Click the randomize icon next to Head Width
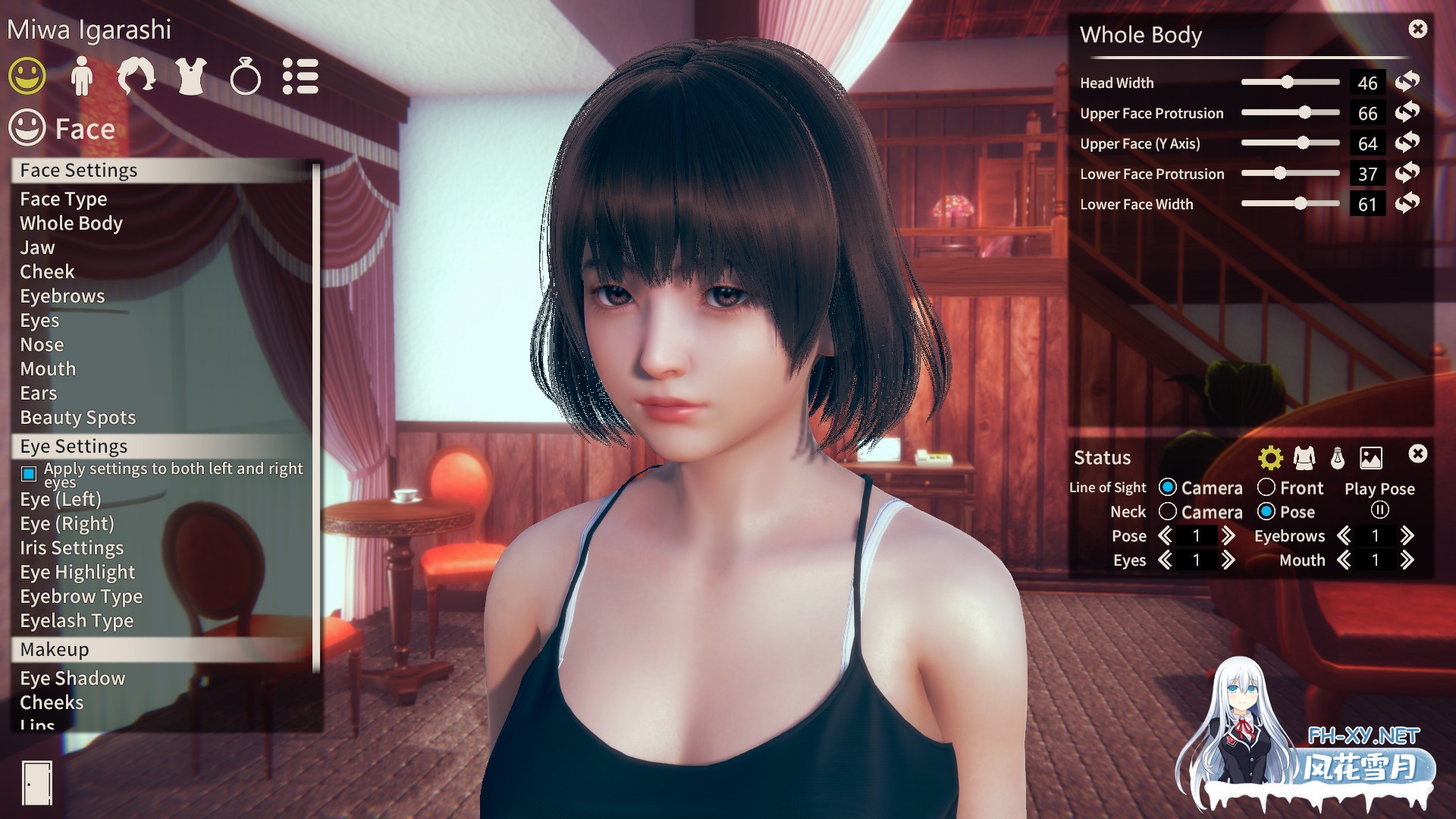Viewport: 1456px width, 819px height. pyautogui.click(x=1407, y=83)
